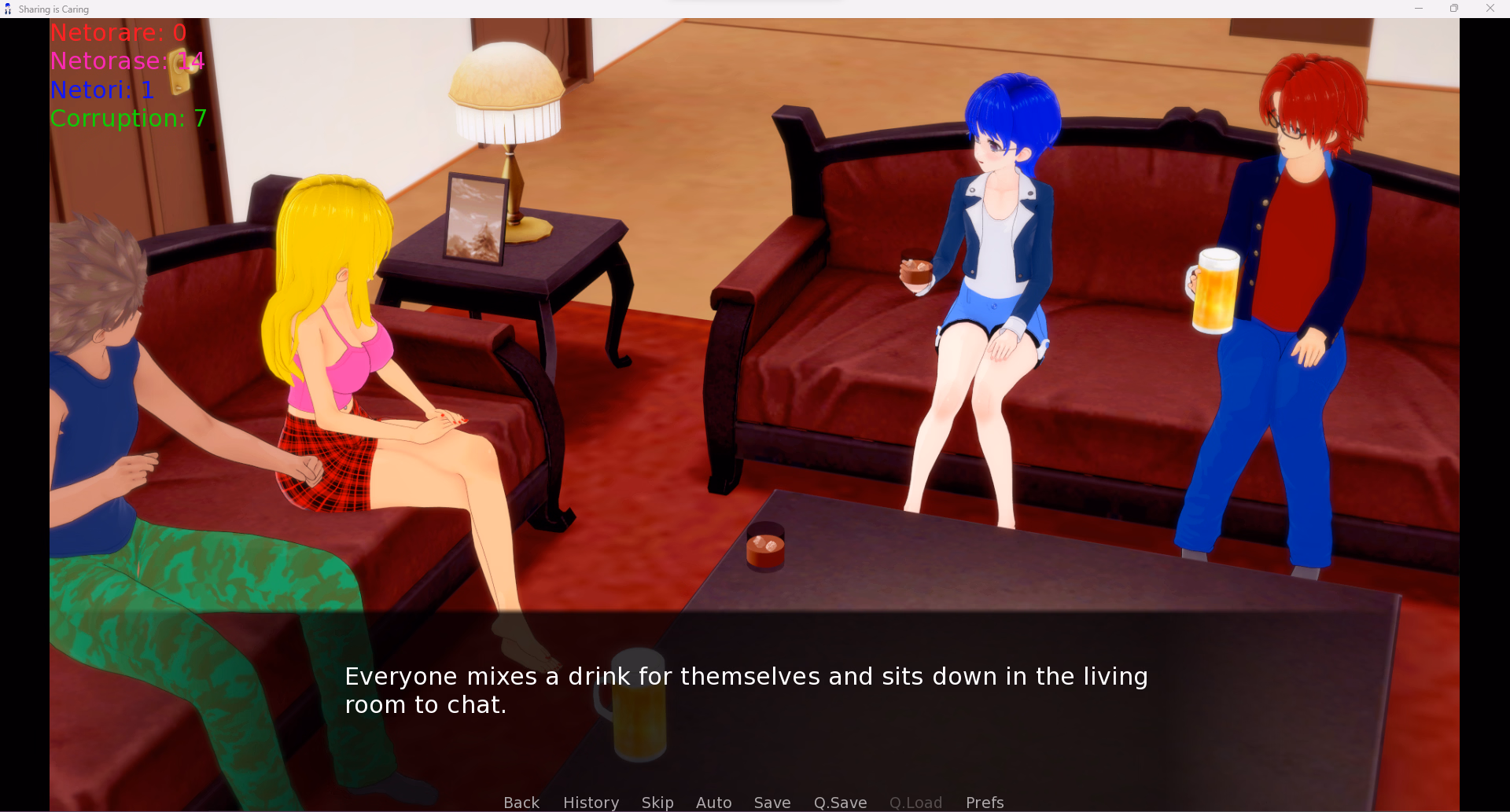Image resolution: width=1510 pixels, height=812 pixels.
Task: Toggle Auto-forward reading mode
Action: 713,802
